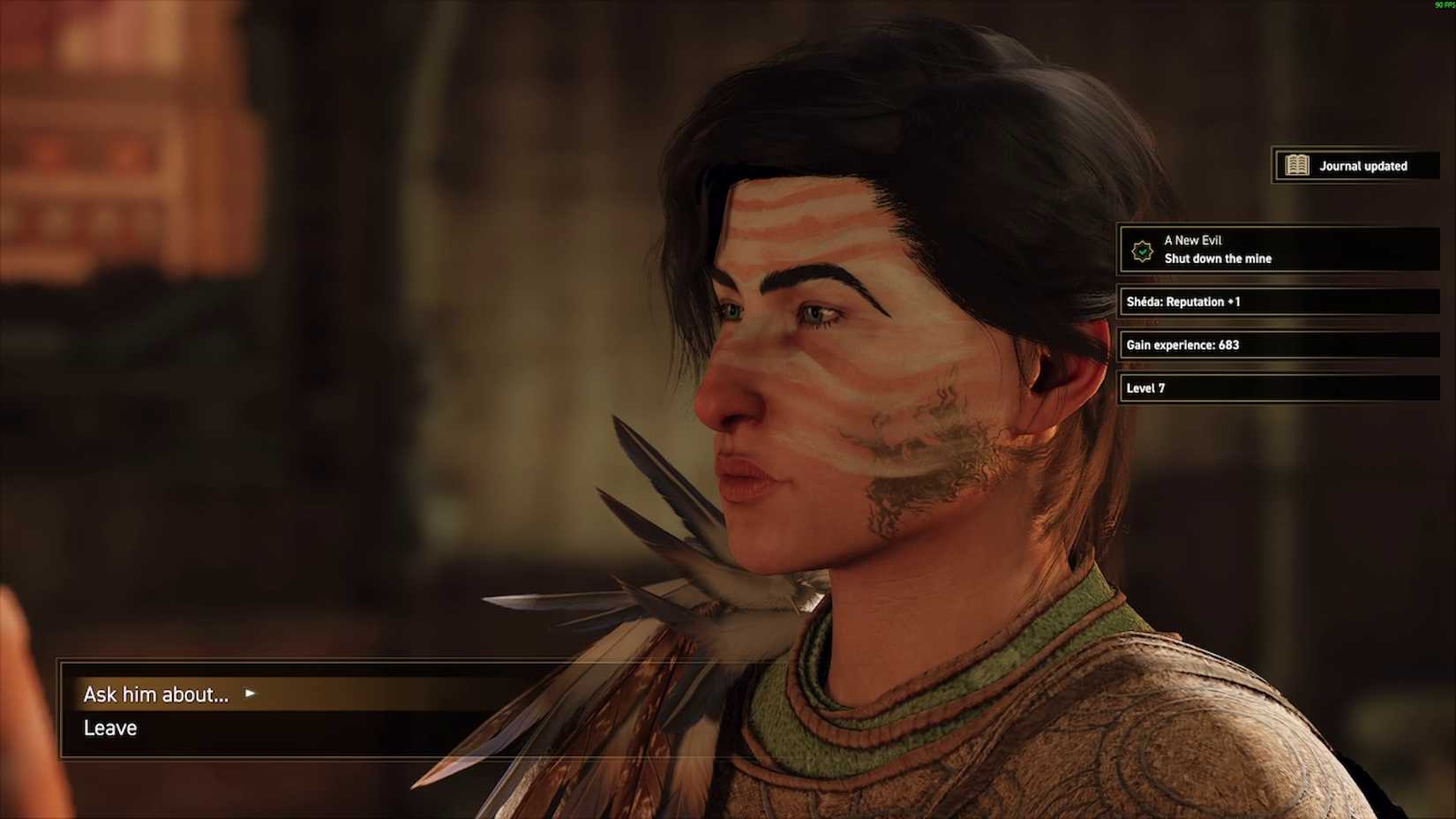Viewport: 1456px width, 819px height.
Task: Click the FPS counter in the top-right corner
Action: [x=1445, y=4]
